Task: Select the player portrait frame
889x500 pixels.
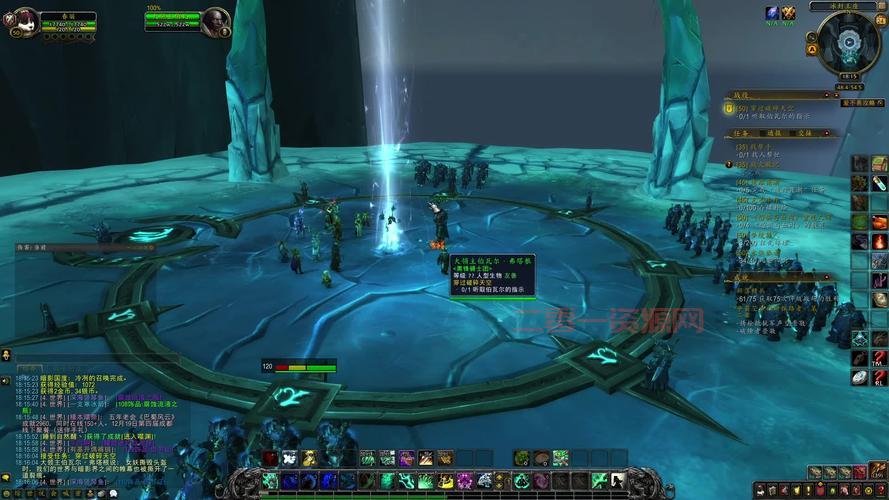Action: click(x=24, y=20)
